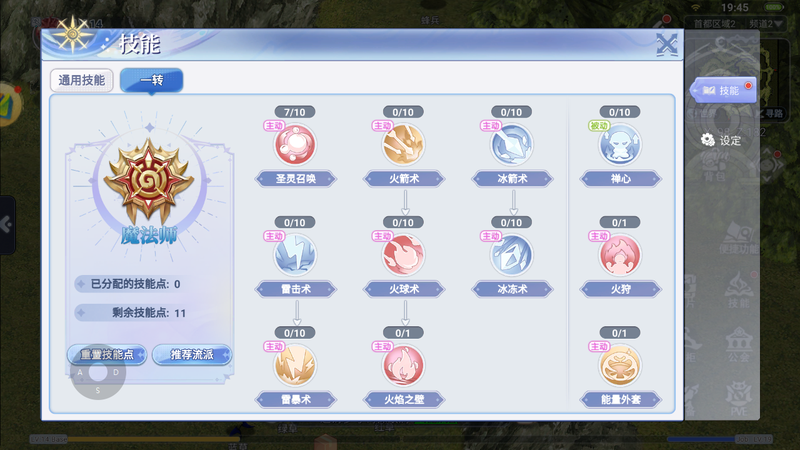This screenshot has height=450, width=800.
Task: Select the 圣灵召唤 skill icon
Action: click(x=295, y=145)
